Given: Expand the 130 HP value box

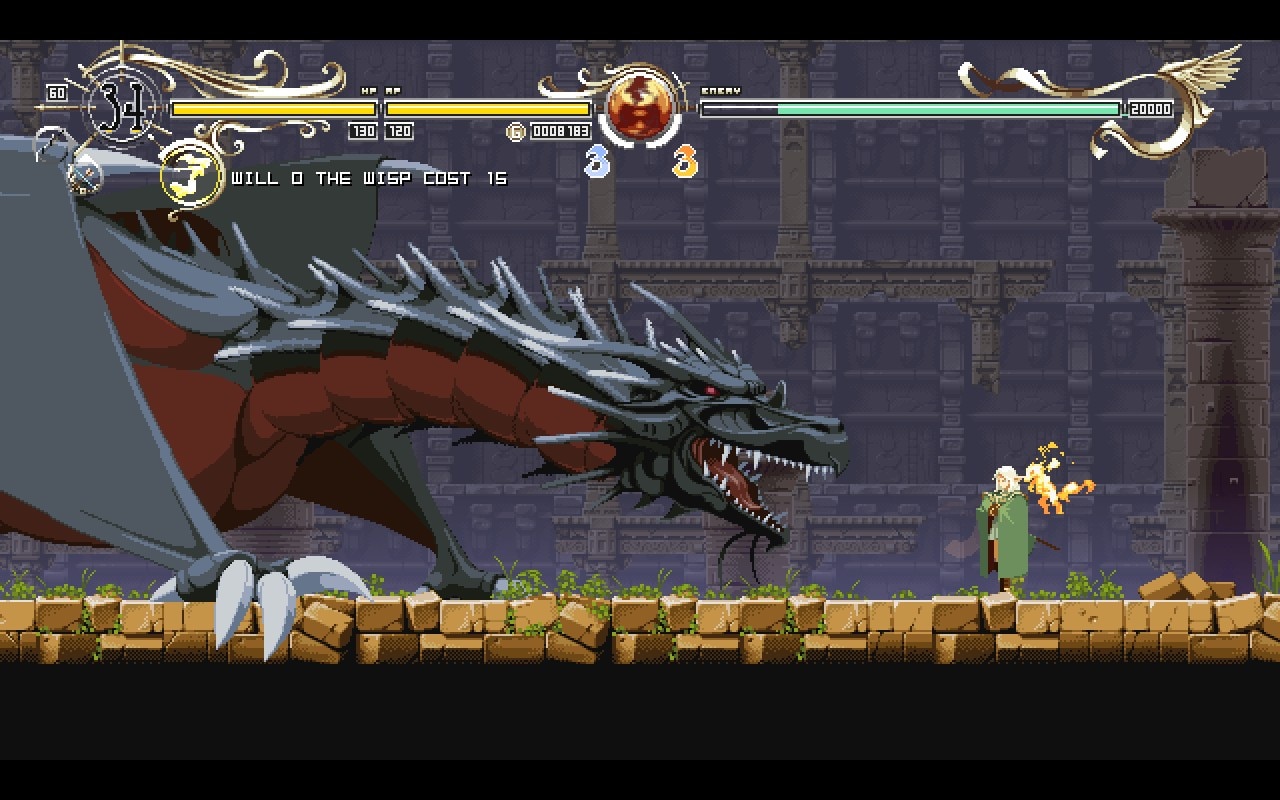Looking at the screenshot, I should [x=362, y=130].
